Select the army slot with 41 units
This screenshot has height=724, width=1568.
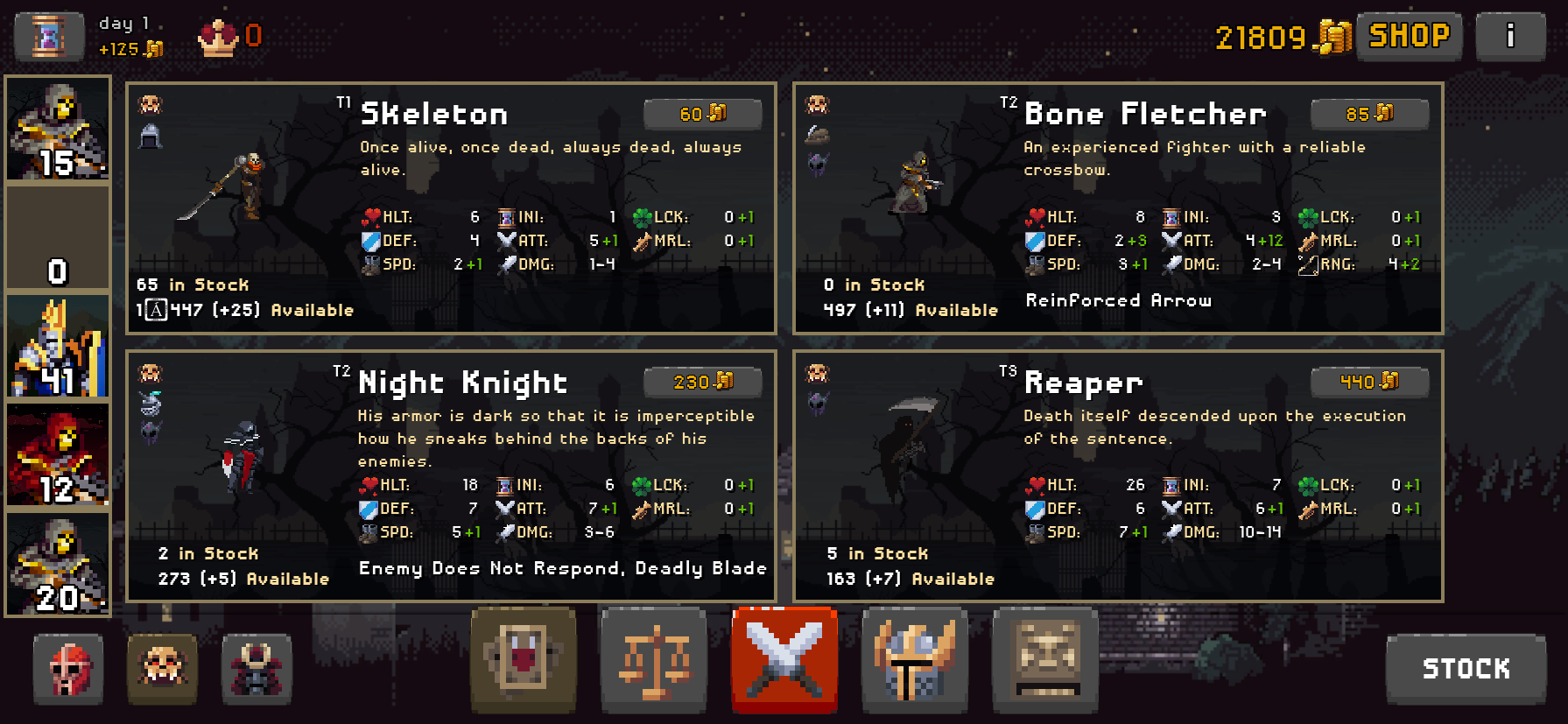(x=58, y=347)
